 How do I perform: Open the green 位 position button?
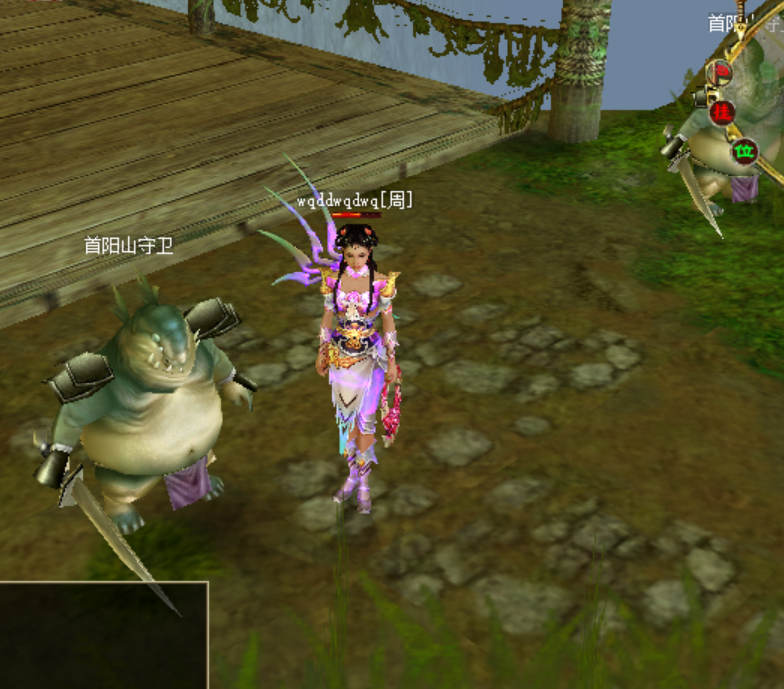(x=744, y=153)
